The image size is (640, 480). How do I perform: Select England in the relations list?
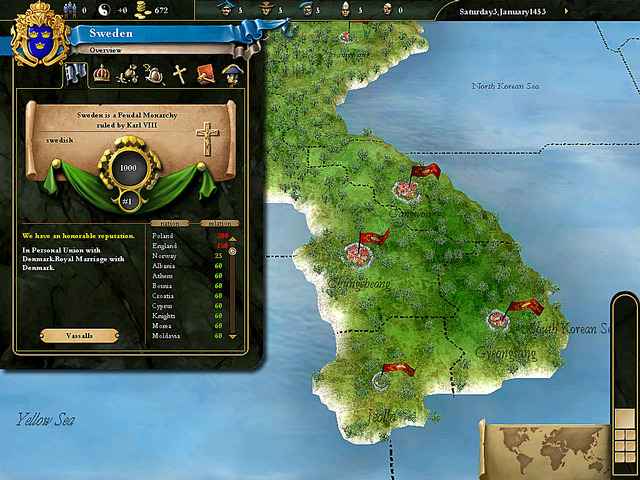(x=165, y=246)
